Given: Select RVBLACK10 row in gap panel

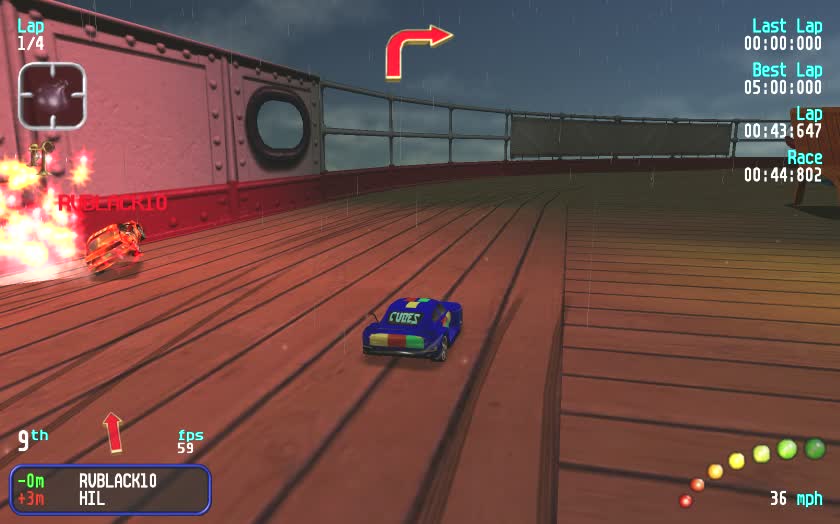Looking at the screenshot, I should click(110, 480).
